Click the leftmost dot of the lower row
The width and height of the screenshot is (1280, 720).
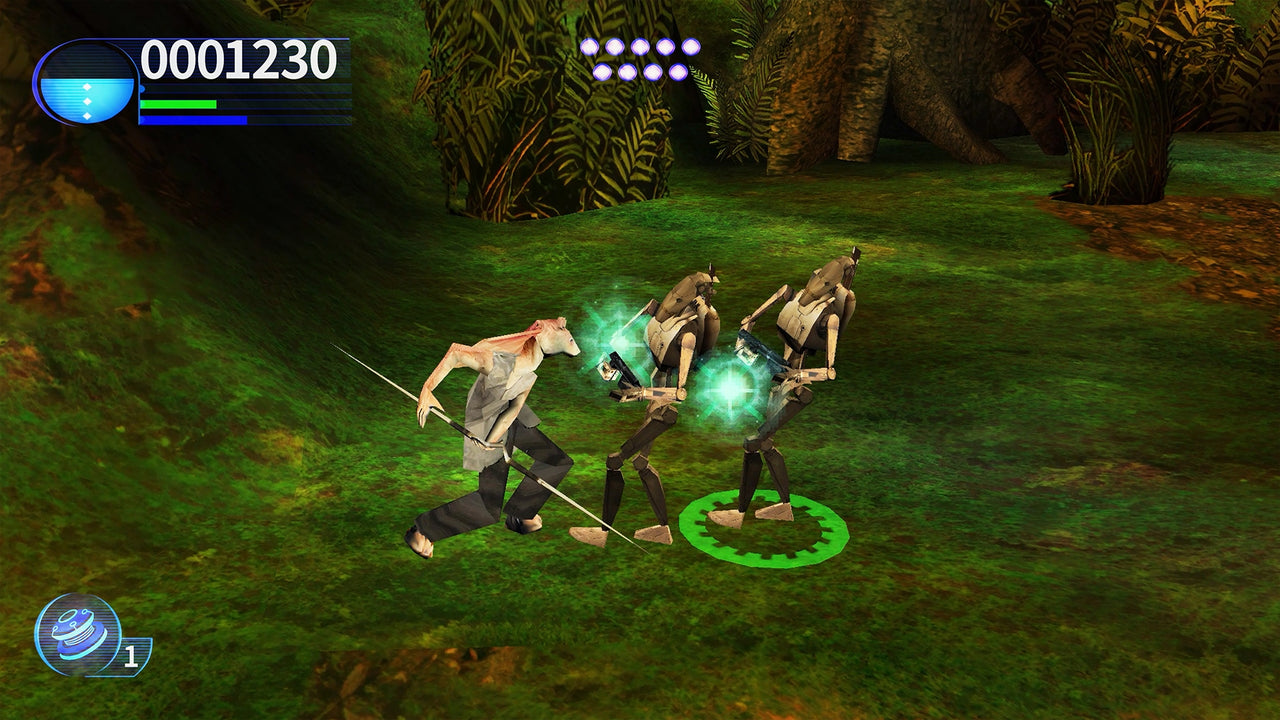[x=601, y=72]
